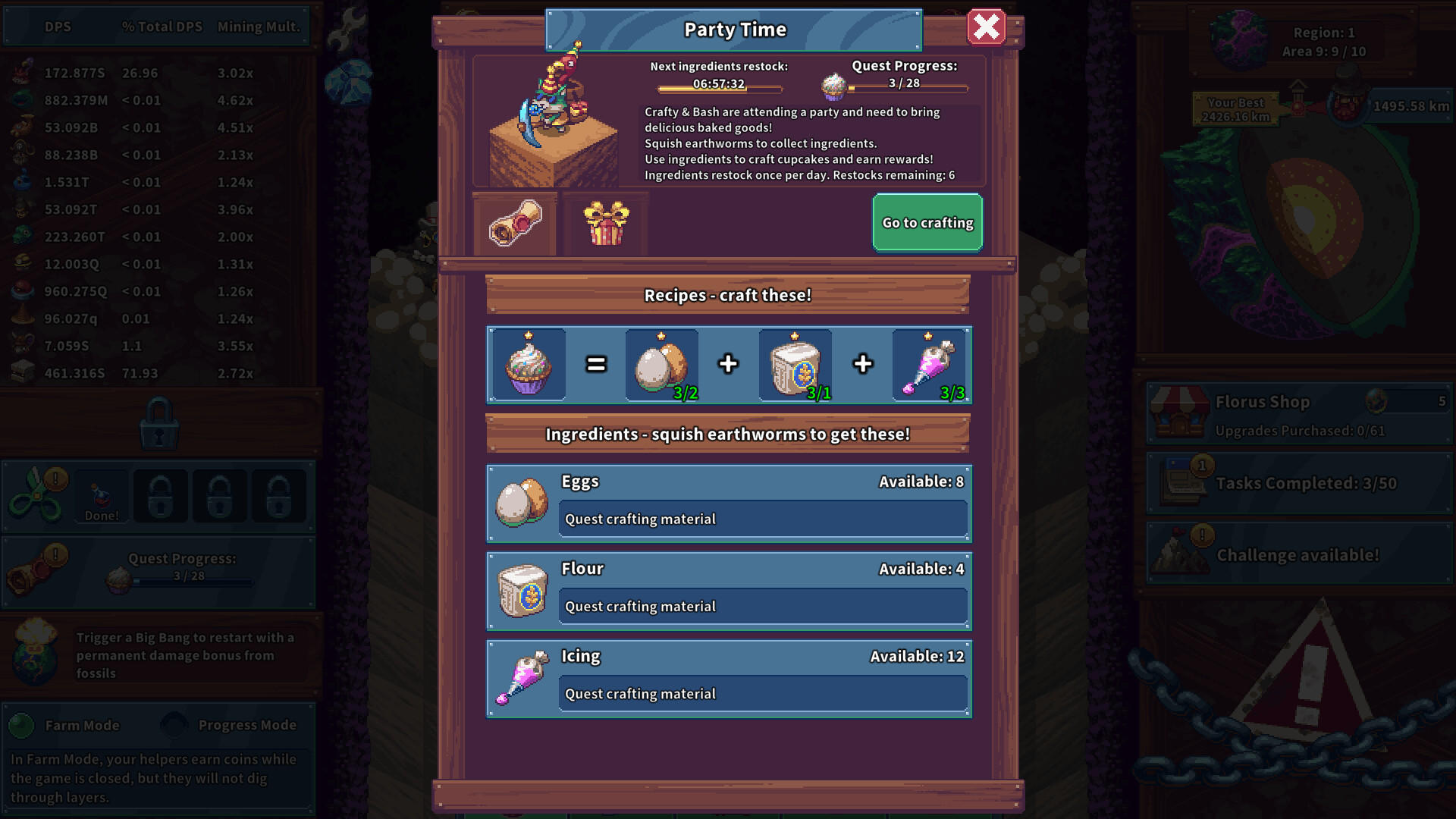Viewport: 1456px width, 819px height.
Task: Click the locked helper slot padlock
Action: coord(161,495)
